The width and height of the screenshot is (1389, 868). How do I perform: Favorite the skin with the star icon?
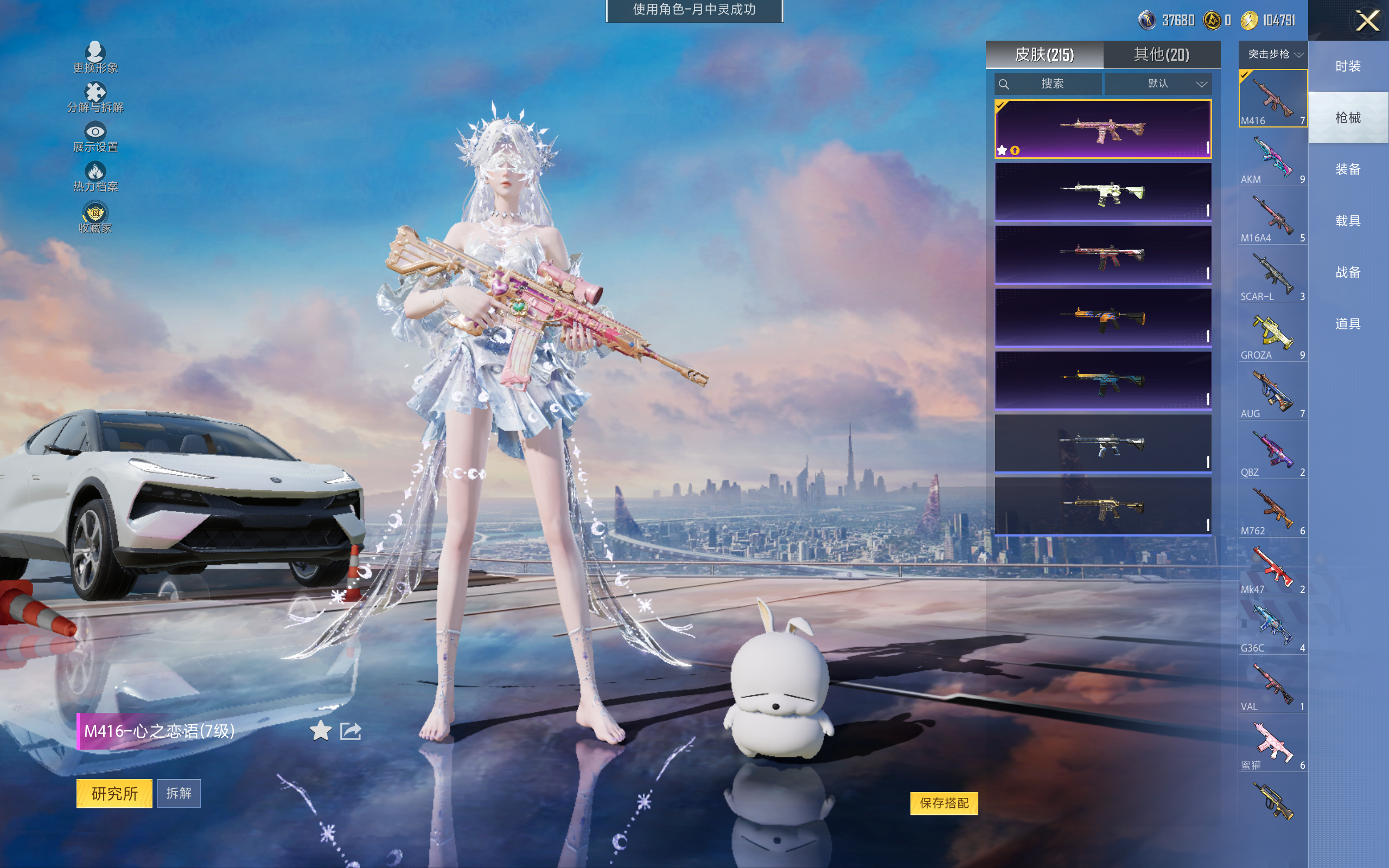321,731
